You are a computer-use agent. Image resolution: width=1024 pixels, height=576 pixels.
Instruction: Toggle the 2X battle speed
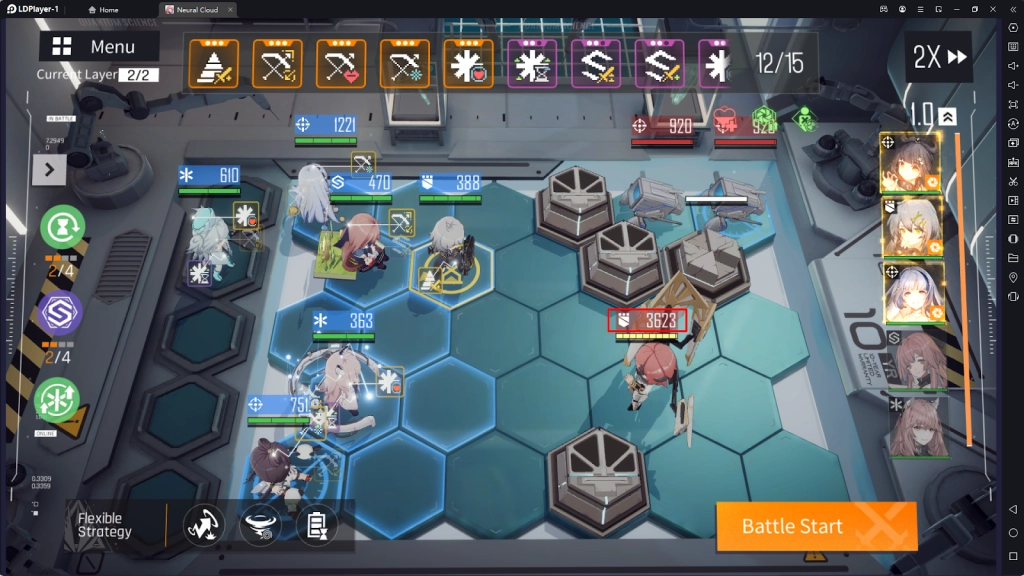point(940,58)
